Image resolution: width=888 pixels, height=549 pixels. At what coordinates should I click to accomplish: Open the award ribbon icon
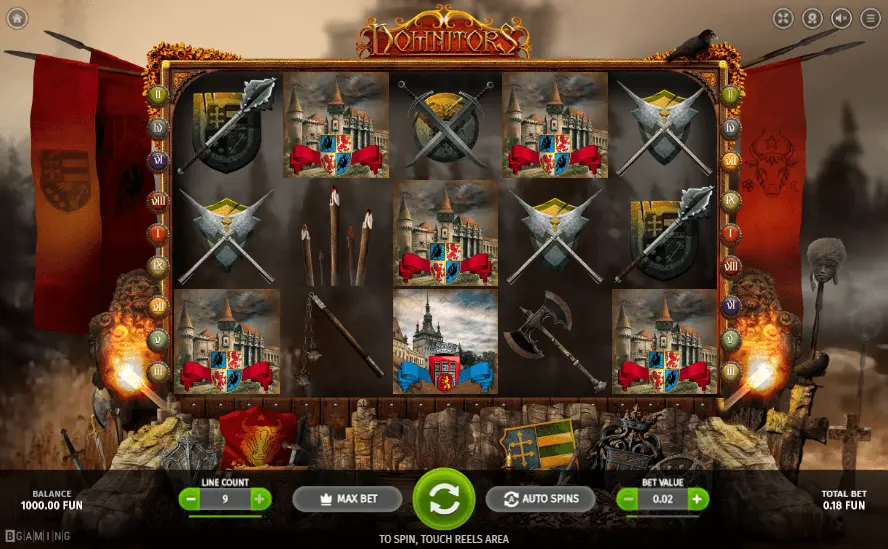[812, 18]
